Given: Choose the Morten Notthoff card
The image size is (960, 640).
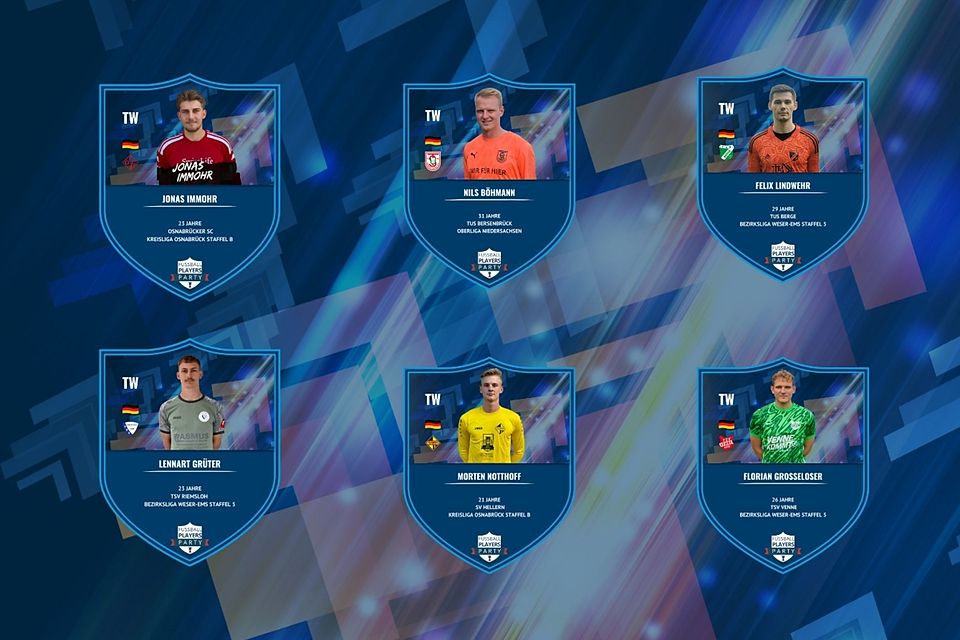Looking at the screenshot, I should 489,464.
